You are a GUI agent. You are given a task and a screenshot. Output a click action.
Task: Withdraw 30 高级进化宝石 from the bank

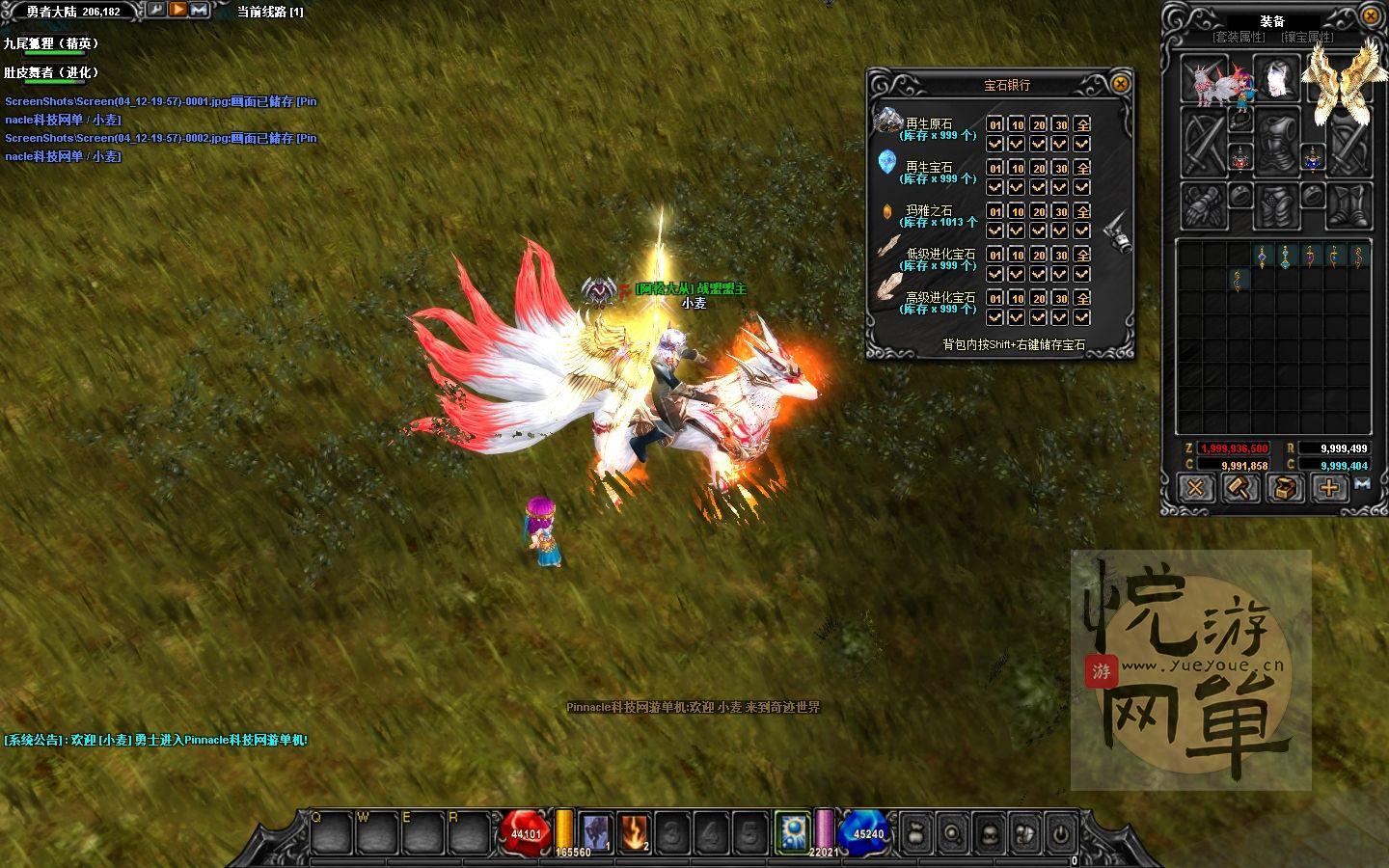coord(1060,298)
